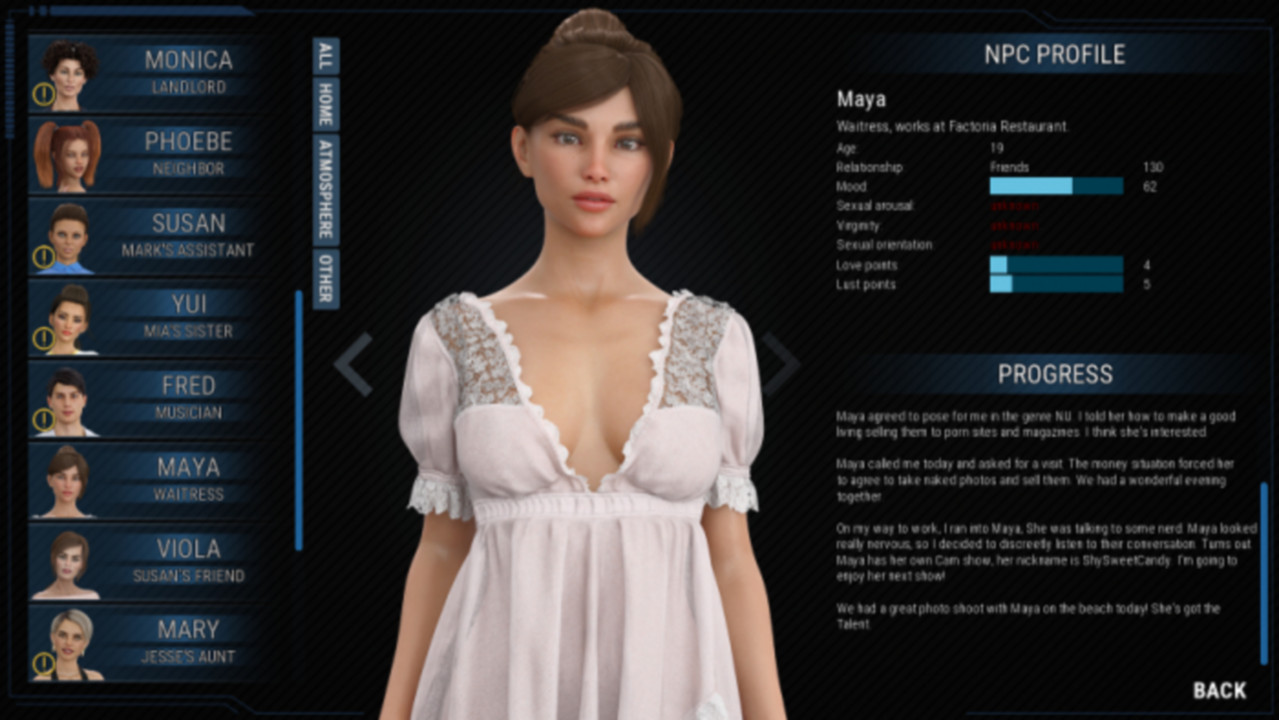
Task: Show the HOME category tab
Action: (326, 104)
